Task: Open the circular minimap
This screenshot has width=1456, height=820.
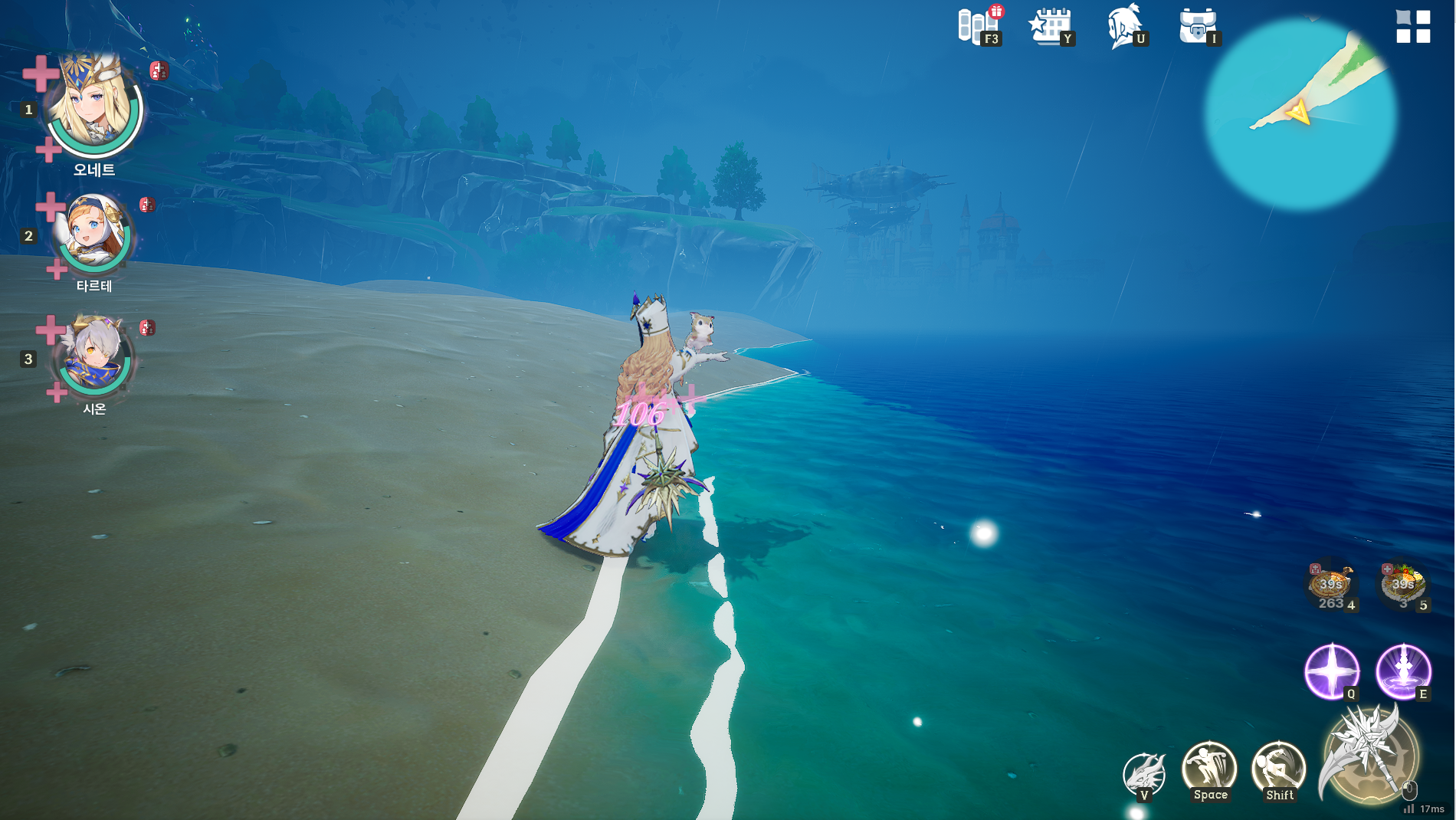Action: (1300, 115)
